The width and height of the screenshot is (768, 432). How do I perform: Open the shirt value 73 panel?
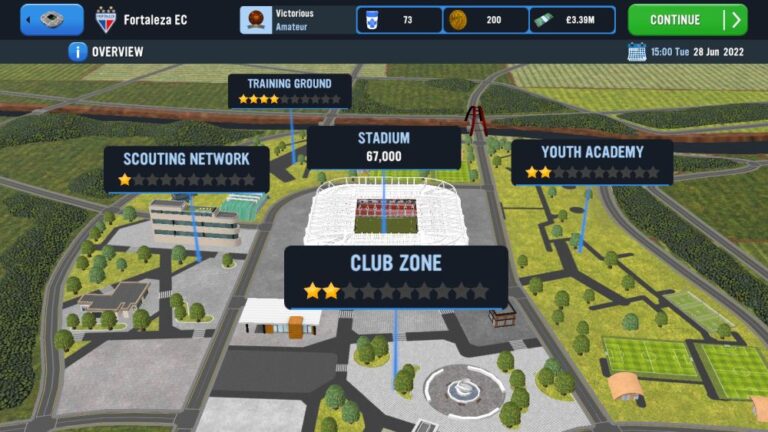click(399, 20)
